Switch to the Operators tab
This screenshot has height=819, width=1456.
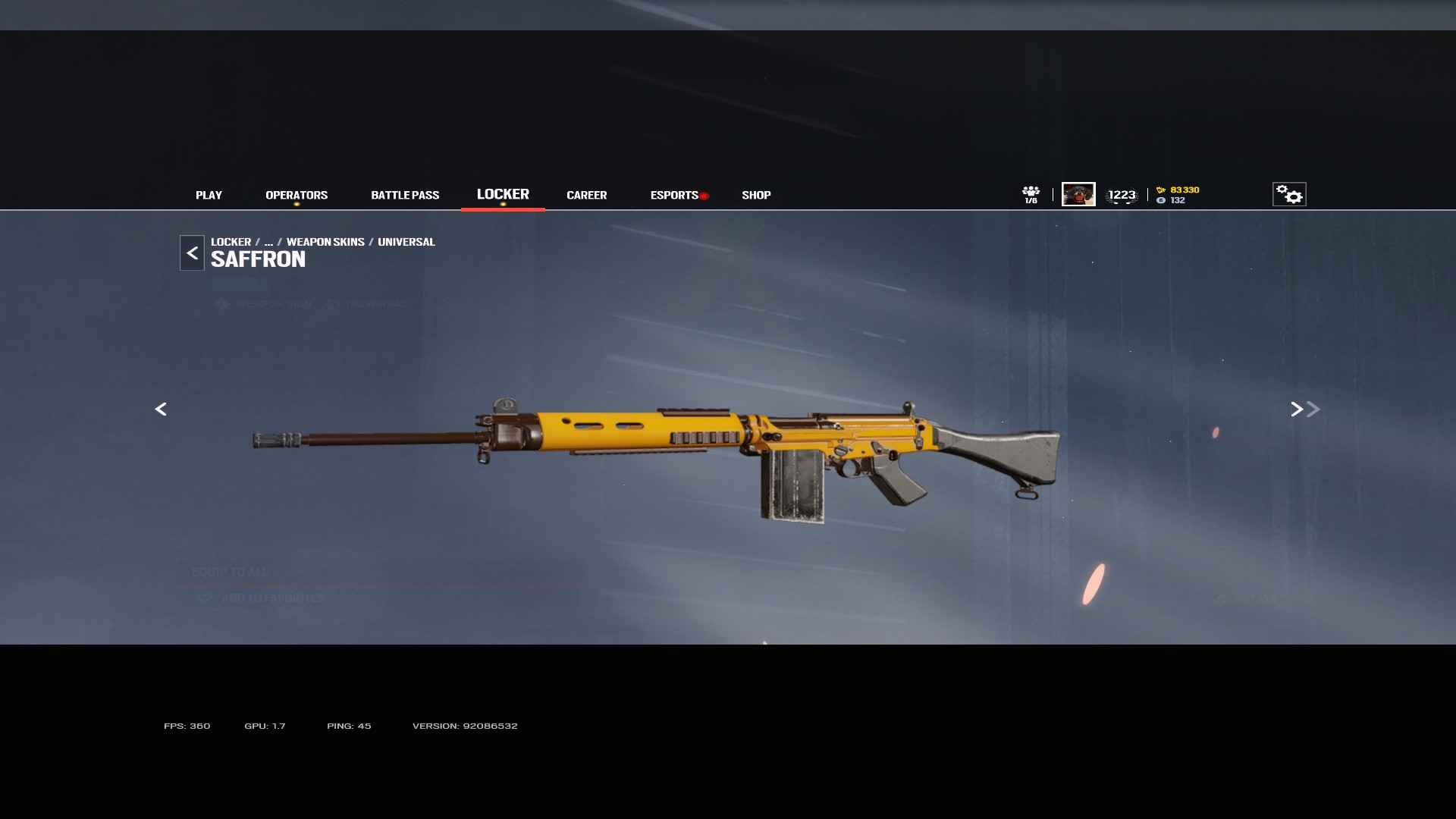click(x=297, y=195)
